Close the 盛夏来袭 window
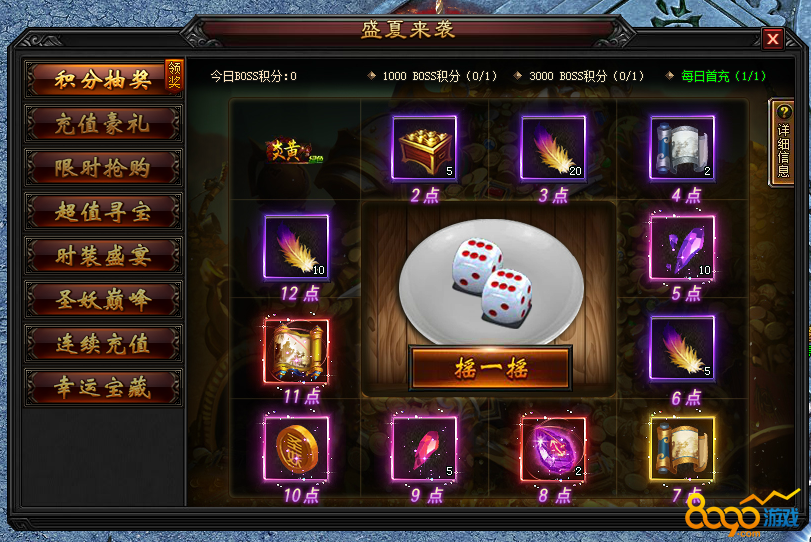 click(x=772, y=39)
